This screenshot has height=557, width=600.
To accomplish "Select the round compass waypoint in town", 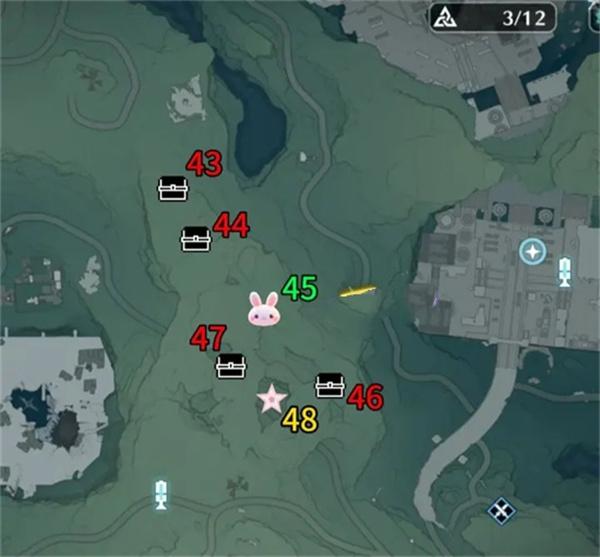I will point(532,251).
